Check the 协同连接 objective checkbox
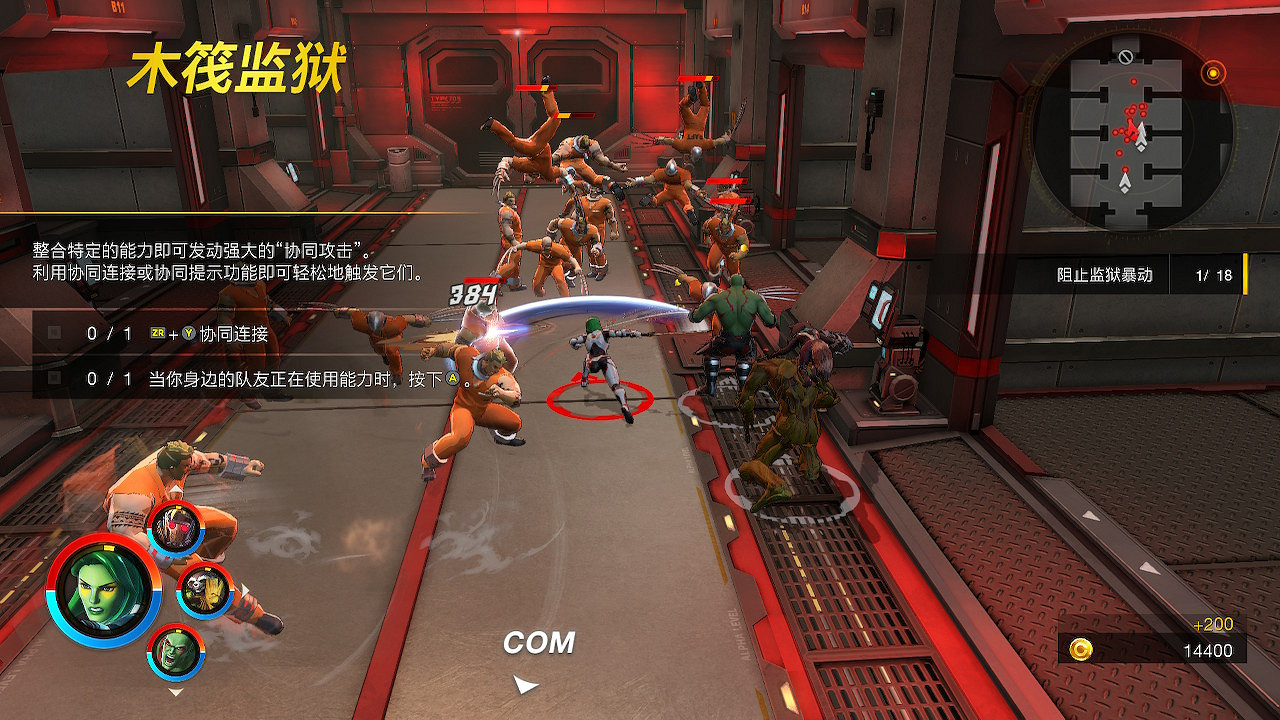 (x=55, y=330)
